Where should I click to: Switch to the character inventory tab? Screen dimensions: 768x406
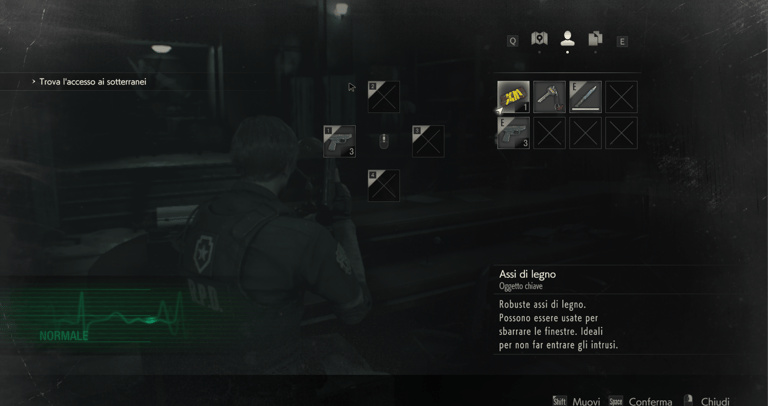pyautogui.click(x=567, y=39)
